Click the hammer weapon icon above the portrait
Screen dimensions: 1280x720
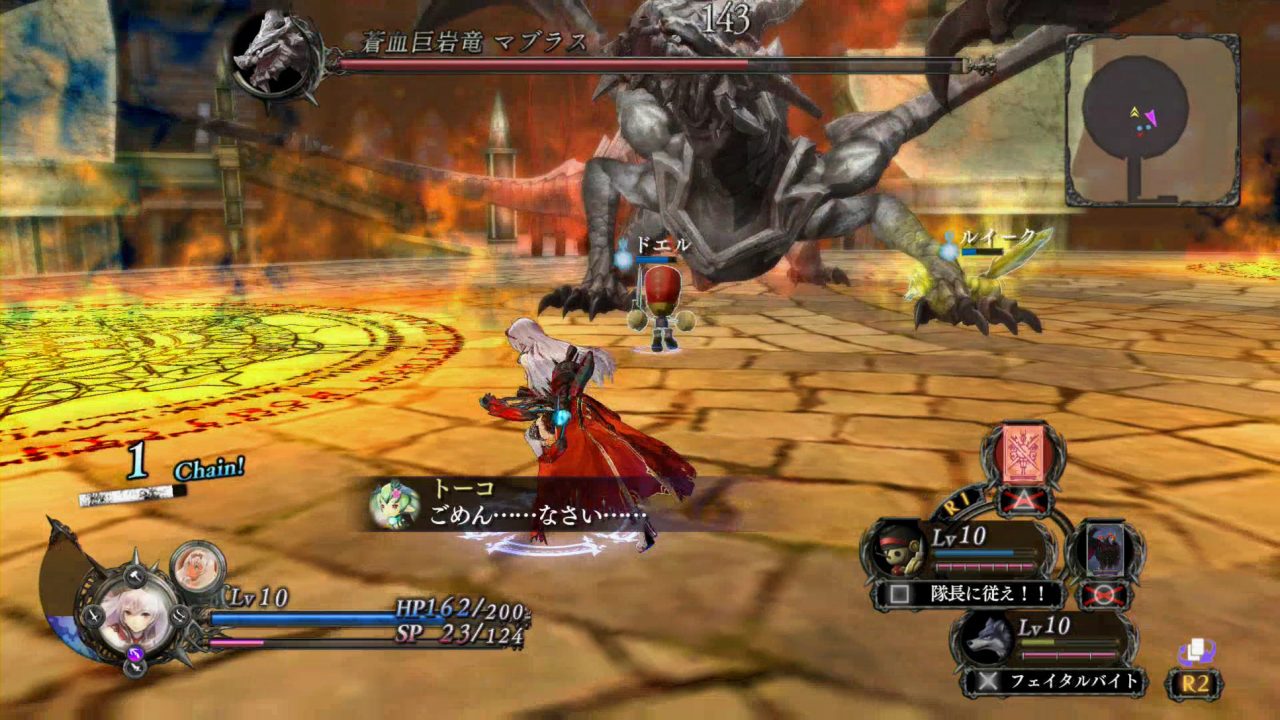(x=135, y=576)
